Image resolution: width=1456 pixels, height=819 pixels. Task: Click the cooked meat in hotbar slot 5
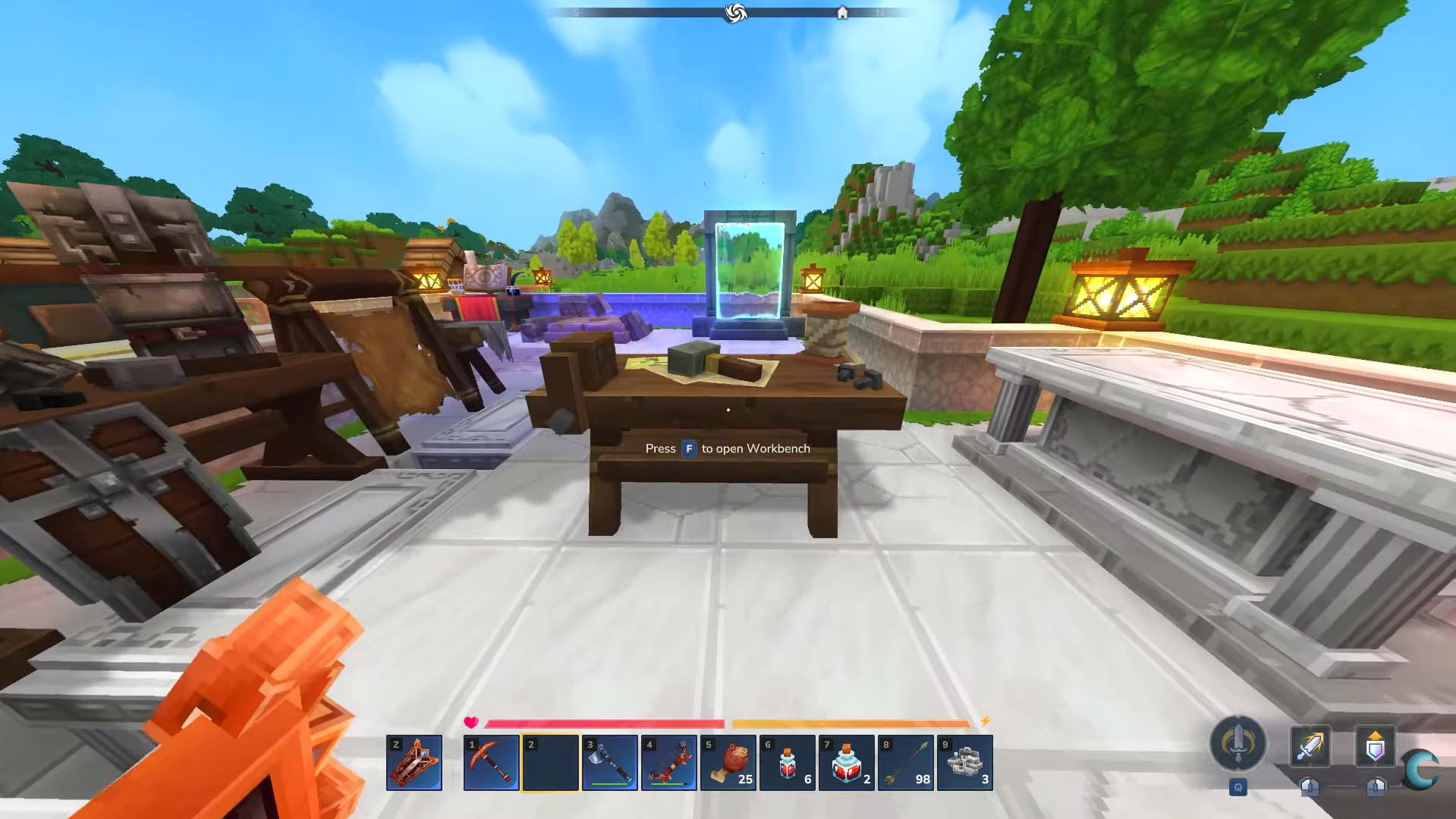point(730,762)
